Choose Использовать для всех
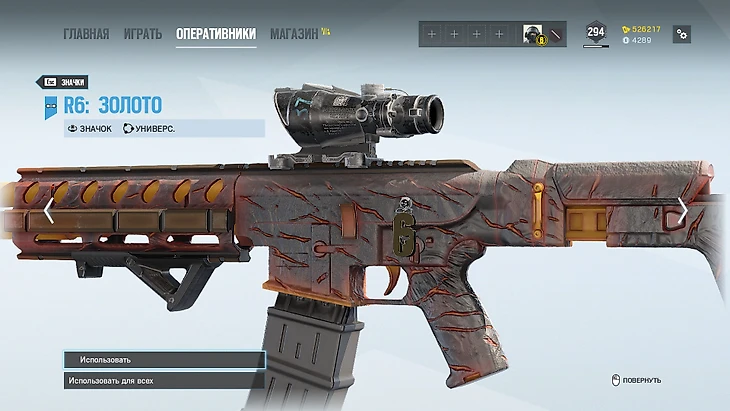This screenshot has height=411, width=730. coord(164,381)
